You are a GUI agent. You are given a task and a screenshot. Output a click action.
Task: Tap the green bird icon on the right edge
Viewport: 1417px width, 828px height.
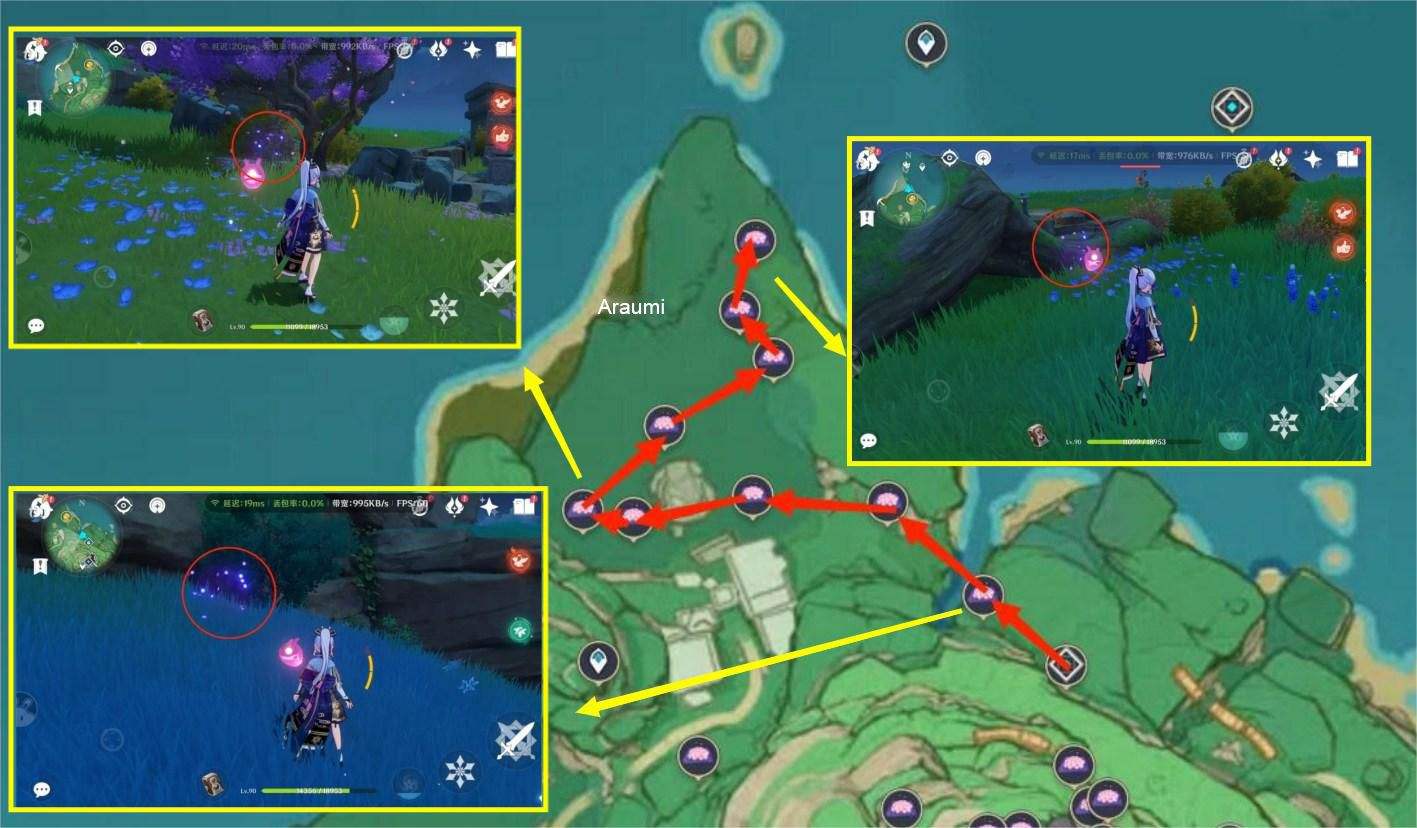(520, 629)
